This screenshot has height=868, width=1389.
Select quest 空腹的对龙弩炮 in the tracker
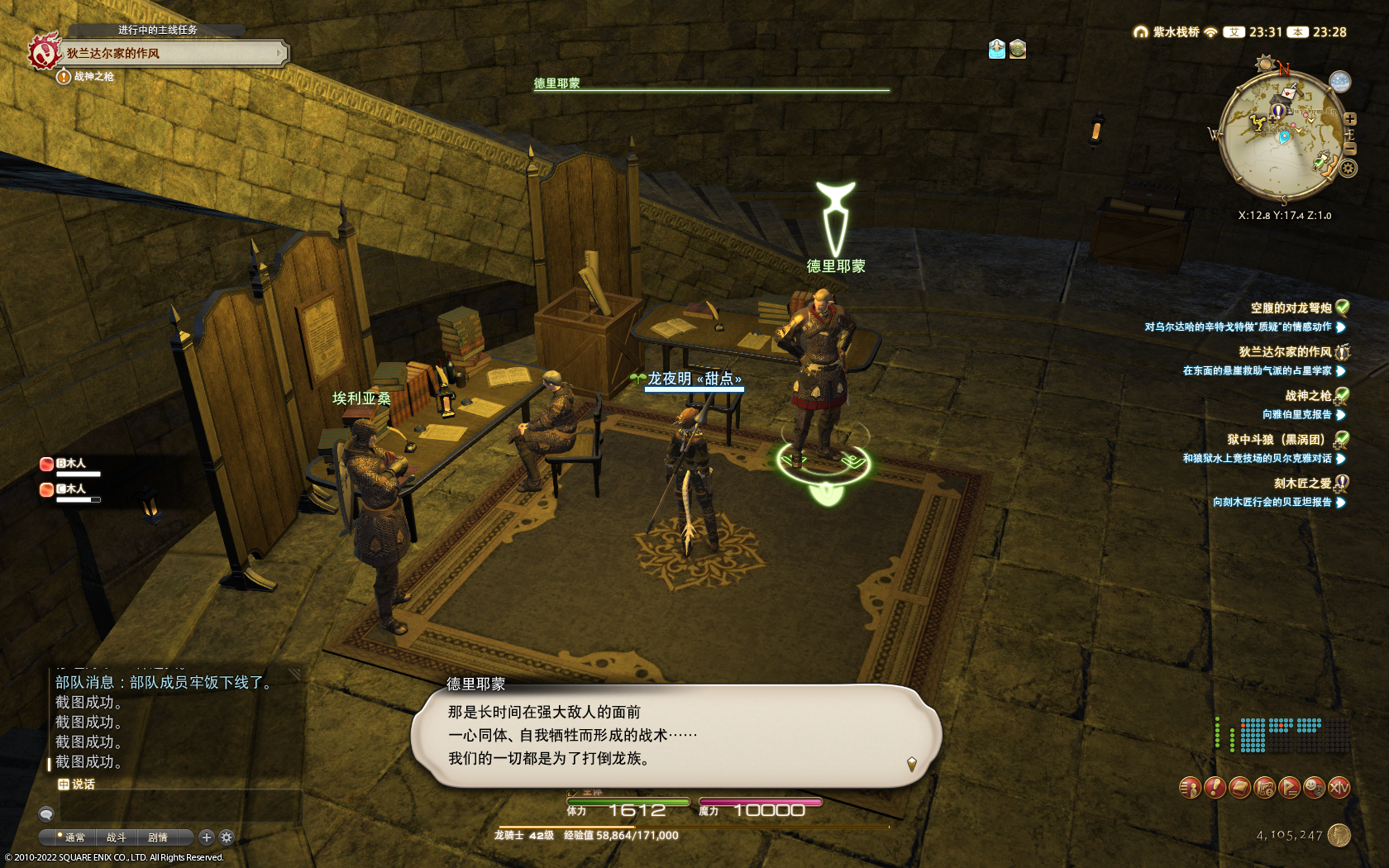[x=1291, y=308]
